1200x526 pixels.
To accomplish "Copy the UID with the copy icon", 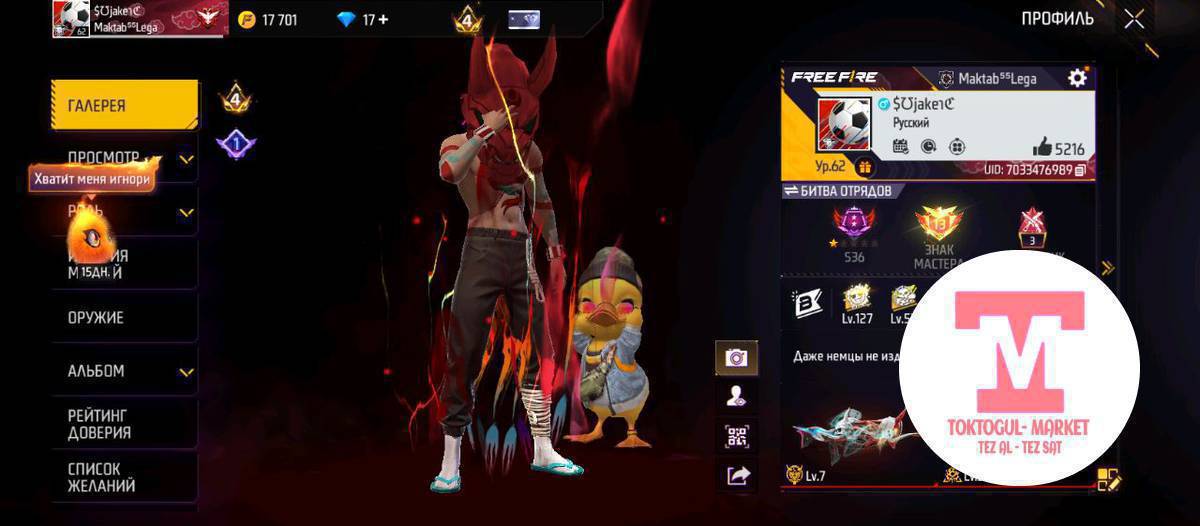I will coord(1080,171).
